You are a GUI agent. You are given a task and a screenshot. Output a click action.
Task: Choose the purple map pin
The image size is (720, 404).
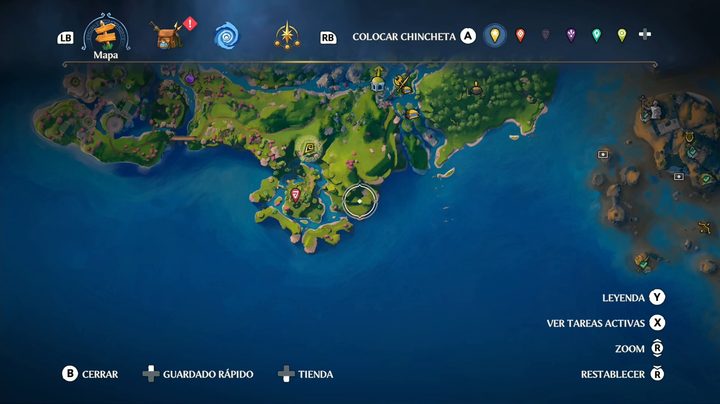(x=571, y=36)
